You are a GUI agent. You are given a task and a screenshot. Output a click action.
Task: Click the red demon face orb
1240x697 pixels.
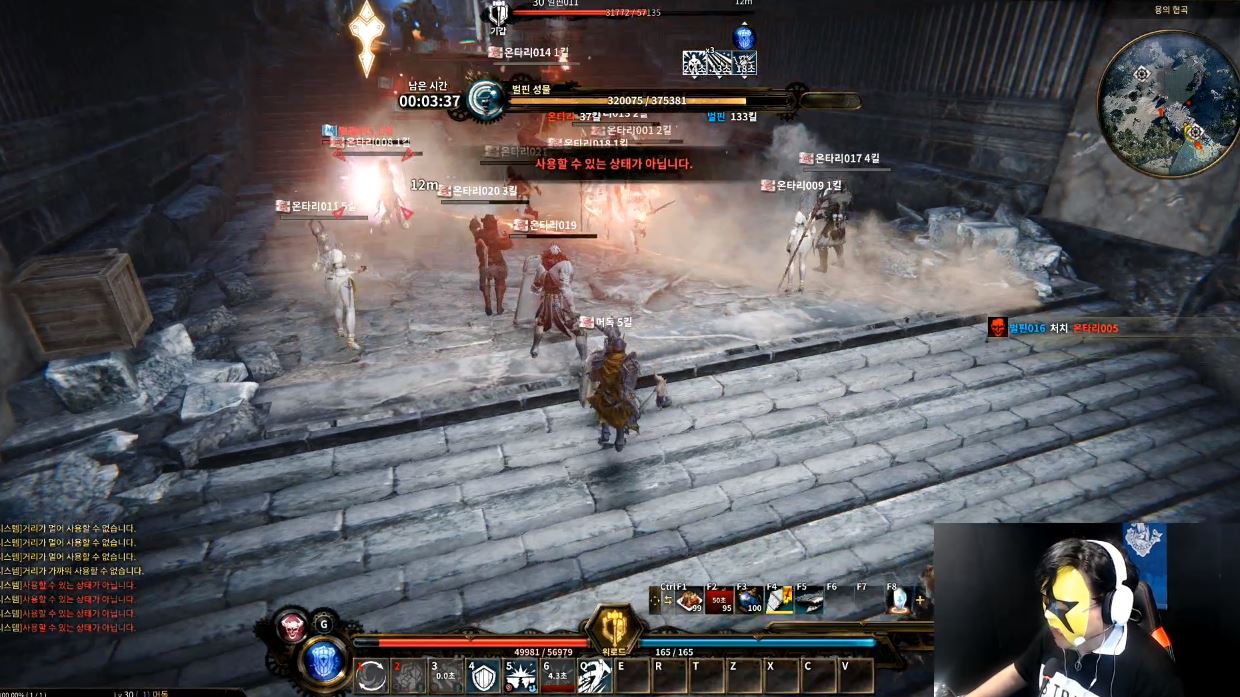[x=292, y=627]
